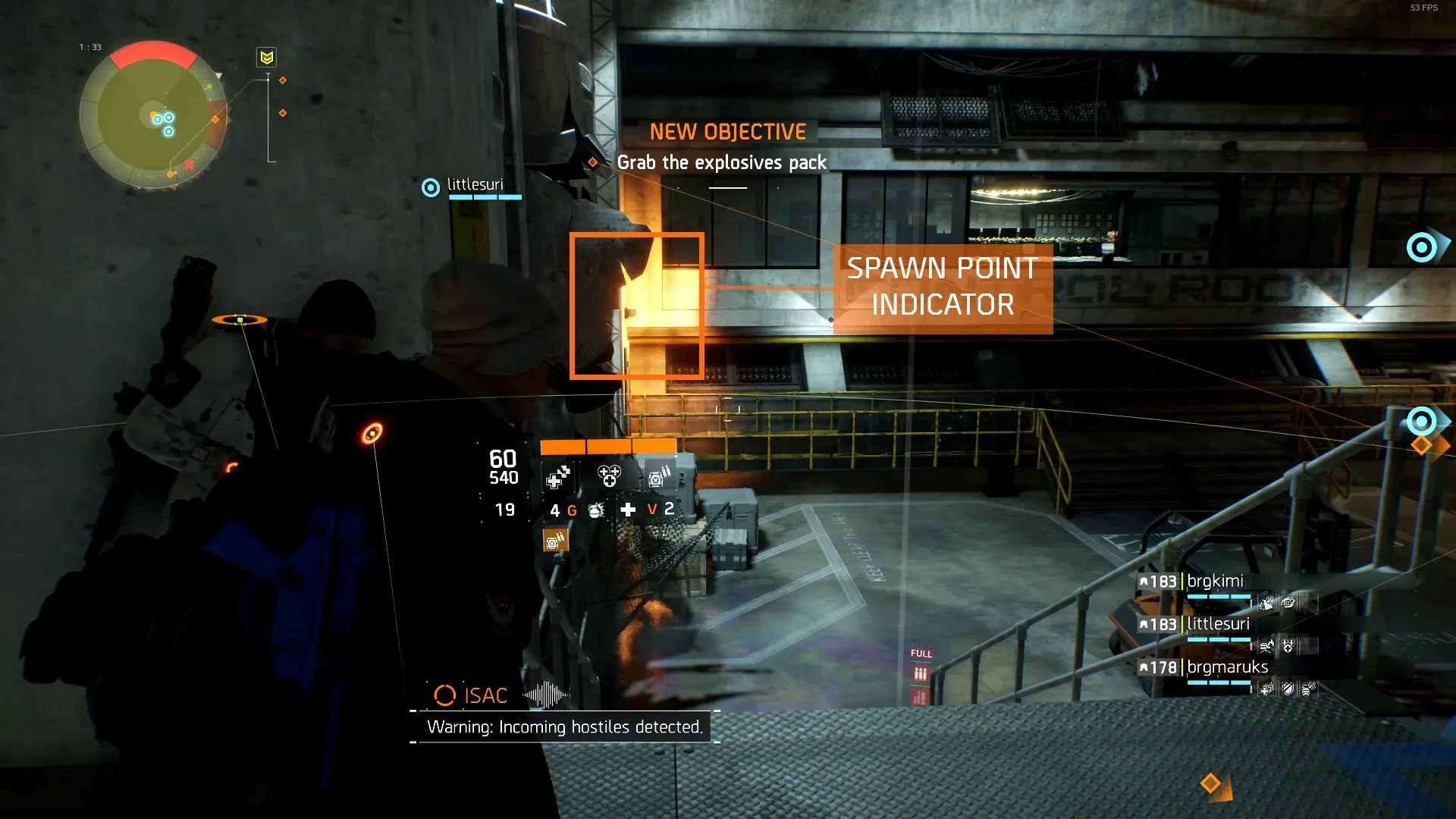The width and height of the screenshot is (1456, 819).
Task: Click brgmaruks' shield skill icon
Action: 1288,689
